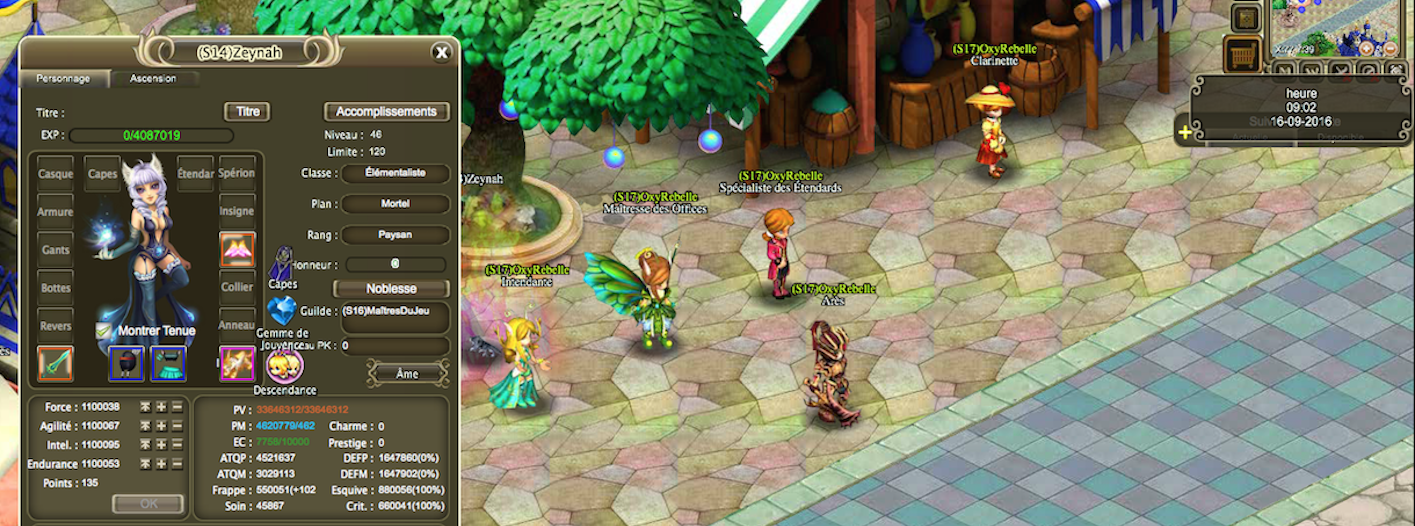The image size is (1415, 526).
Task: Remove a point from Endurance with minus
Action: [177, 464]
